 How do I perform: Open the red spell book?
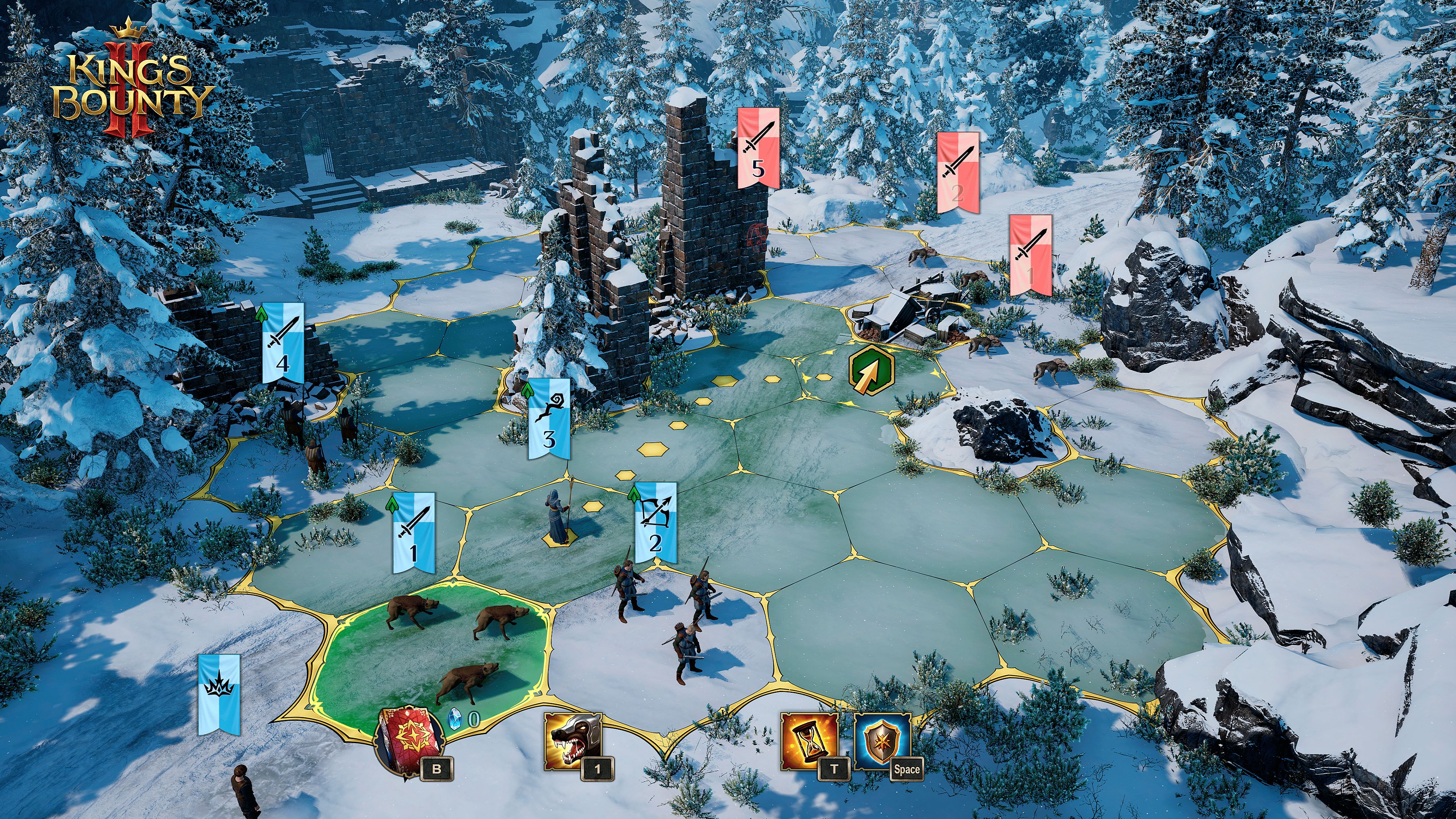point(408,740)
